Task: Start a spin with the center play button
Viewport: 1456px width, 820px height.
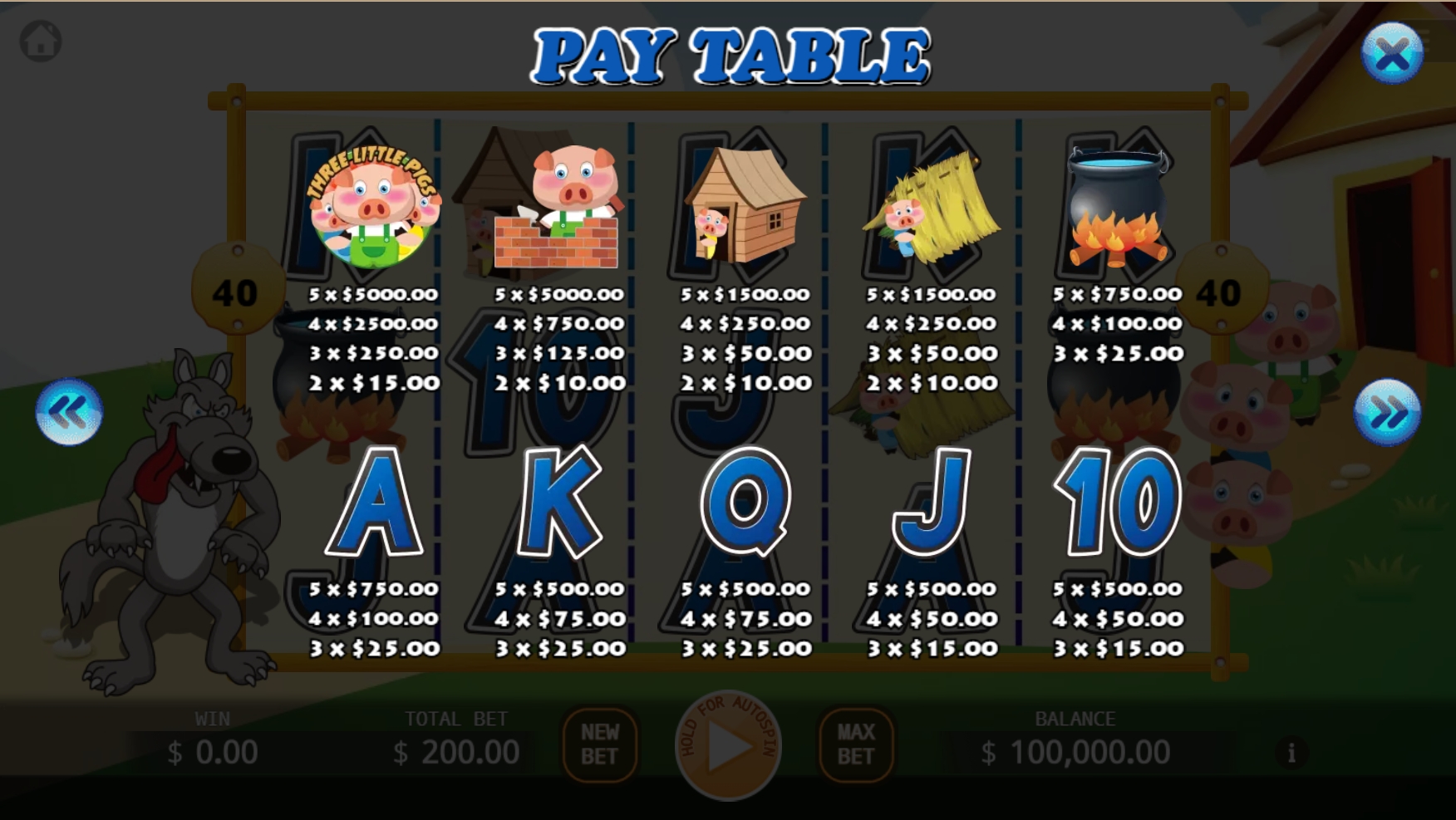Action: (x=728, y=747)
